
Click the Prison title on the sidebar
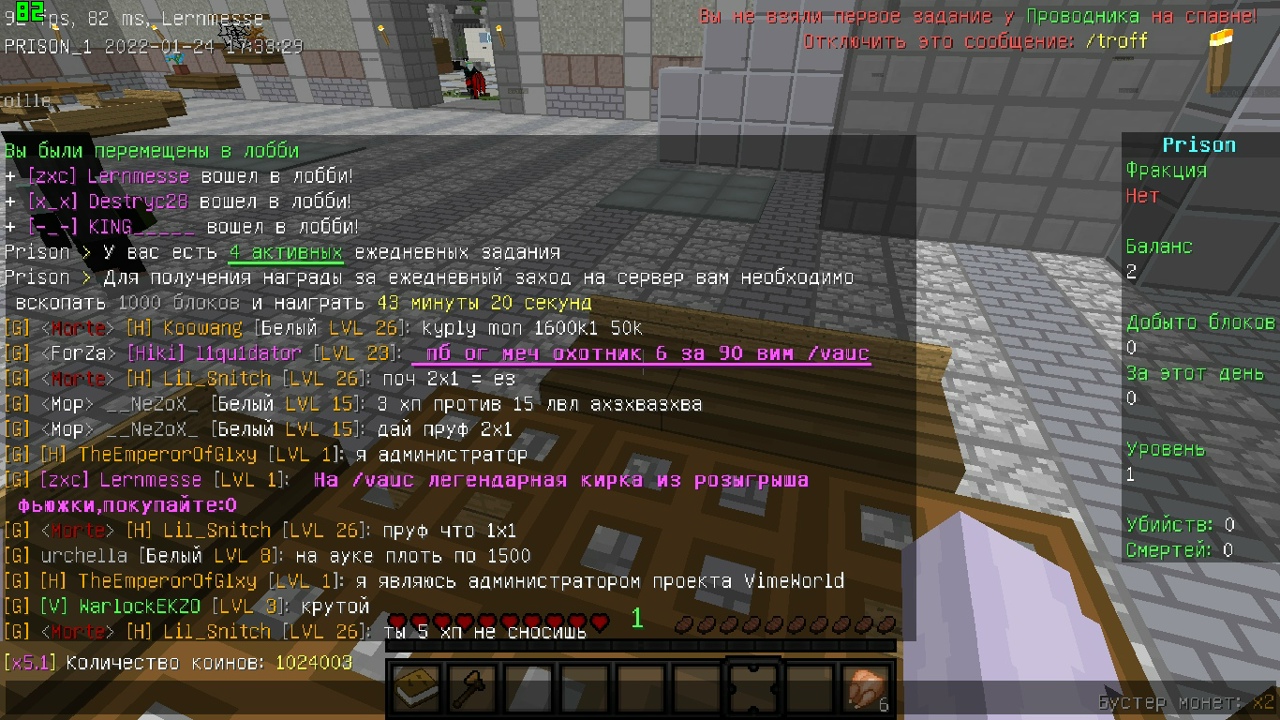pyautogui.click(x=1198, y=144)
